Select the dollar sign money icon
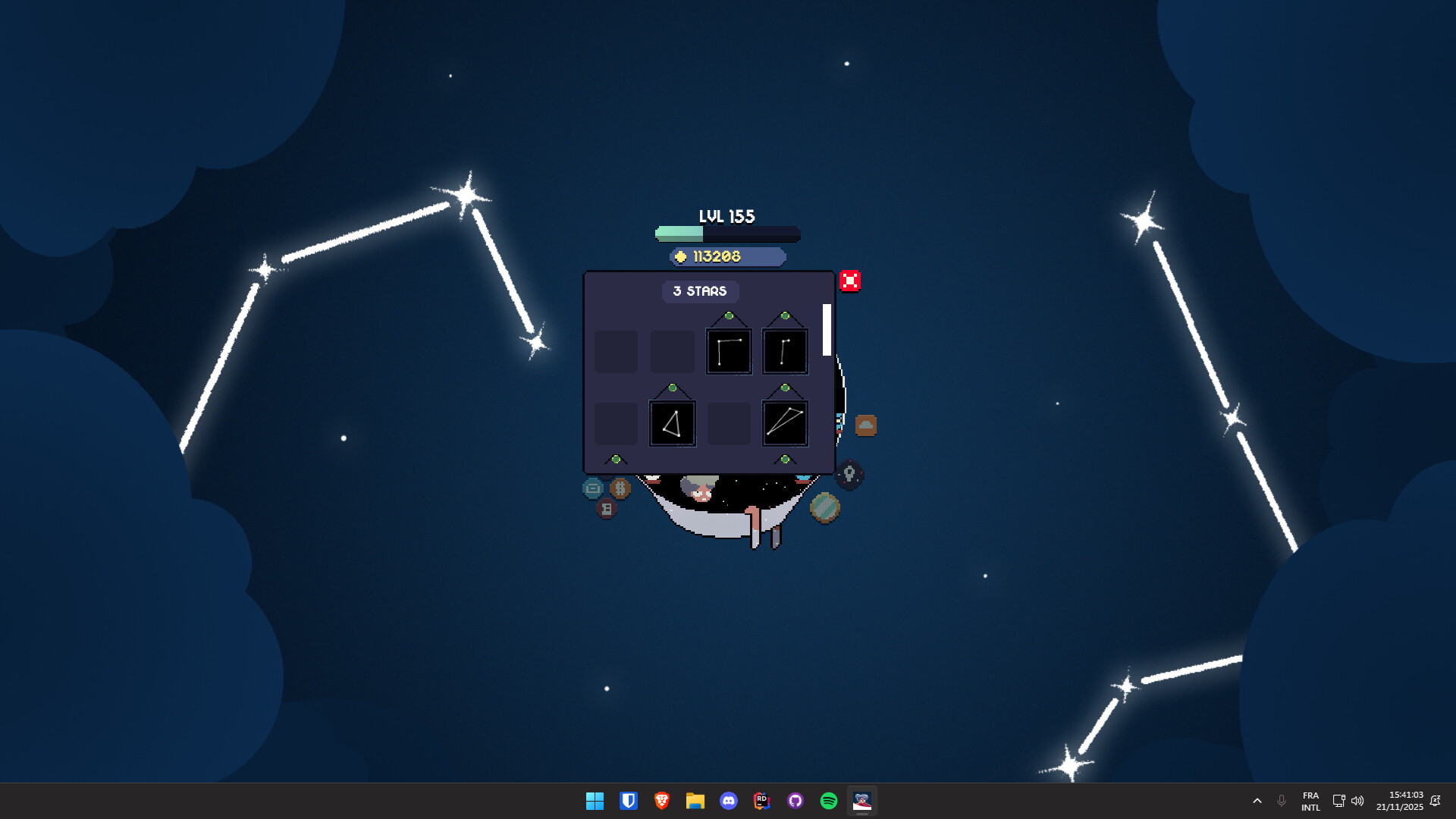The width and height of the screenshot is (1456, 819). 620,488
